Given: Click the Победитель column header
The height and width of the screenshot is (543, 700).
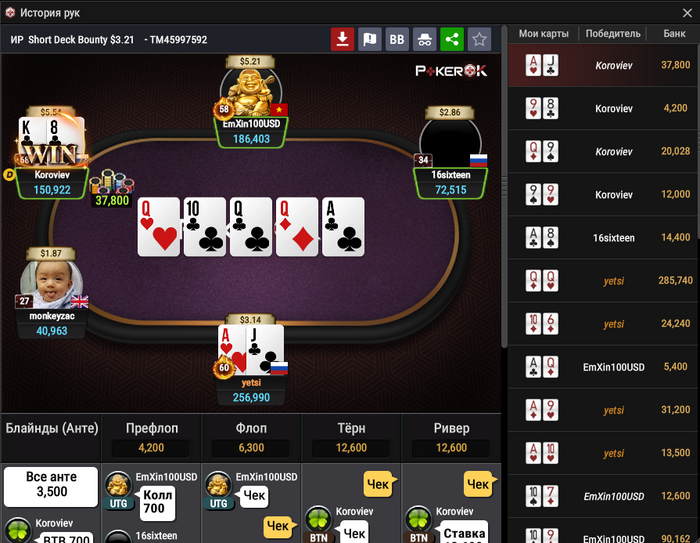Looking at the screenshot, I should point(614,33).
